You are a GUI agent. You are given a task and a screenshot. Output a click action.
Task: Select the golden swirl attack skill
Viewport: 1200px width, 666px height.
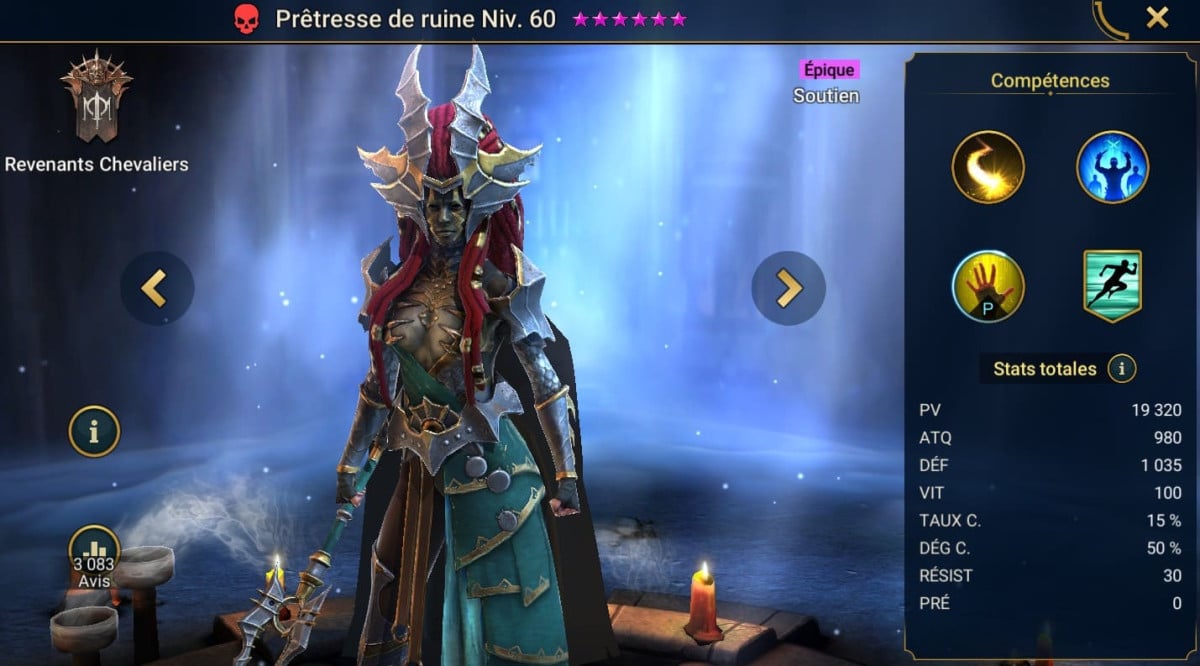click(x=988, y=167)
